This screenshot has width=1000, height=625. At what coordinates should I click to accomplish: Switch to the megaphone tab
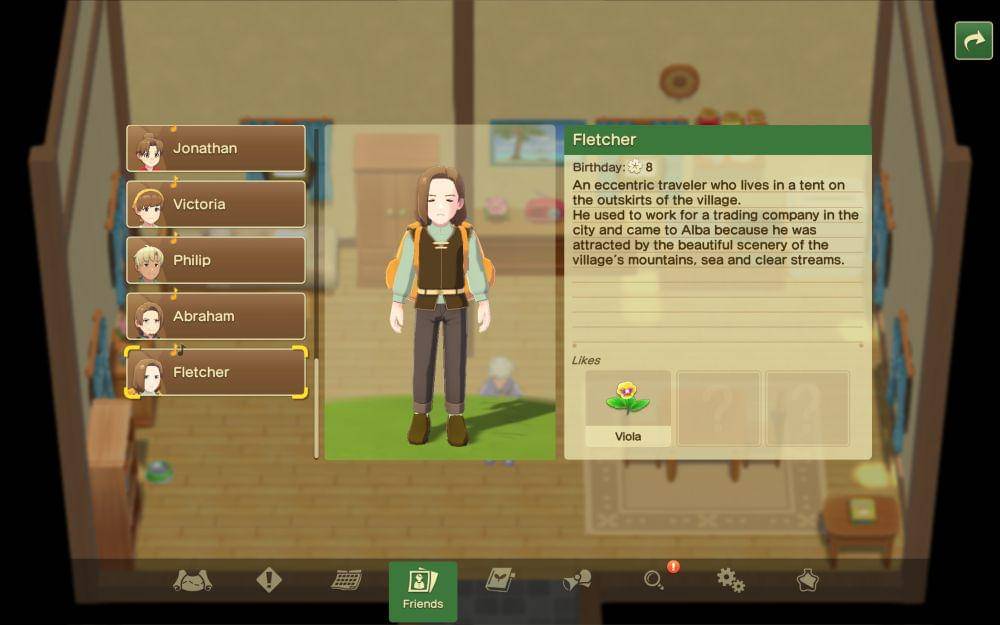pyautogui.click(x=577, y=580)
